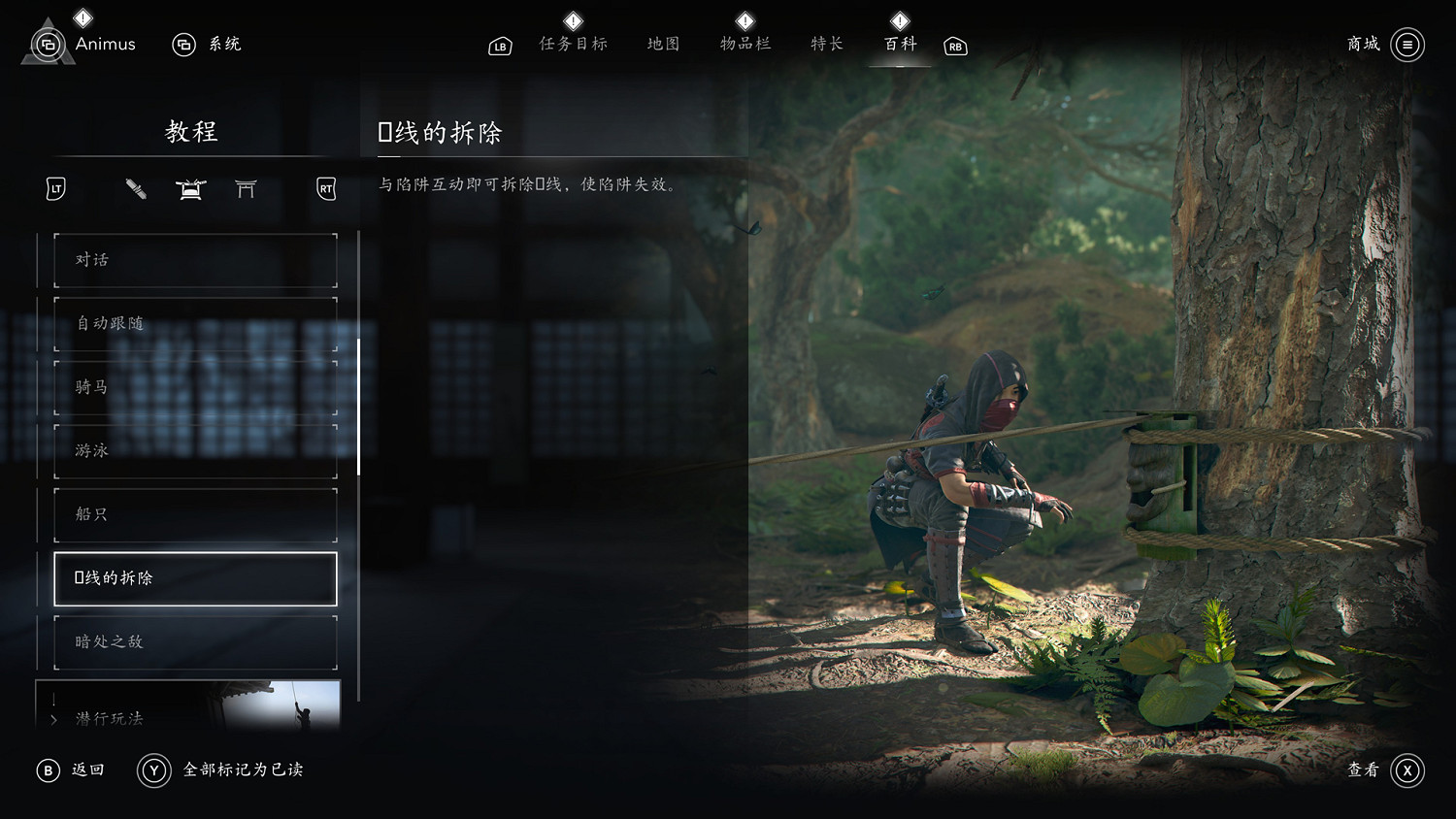This screenshot has width=1456, height=819.
Task: Select the 船只 tutorial entry
Action: pos(194,514)
